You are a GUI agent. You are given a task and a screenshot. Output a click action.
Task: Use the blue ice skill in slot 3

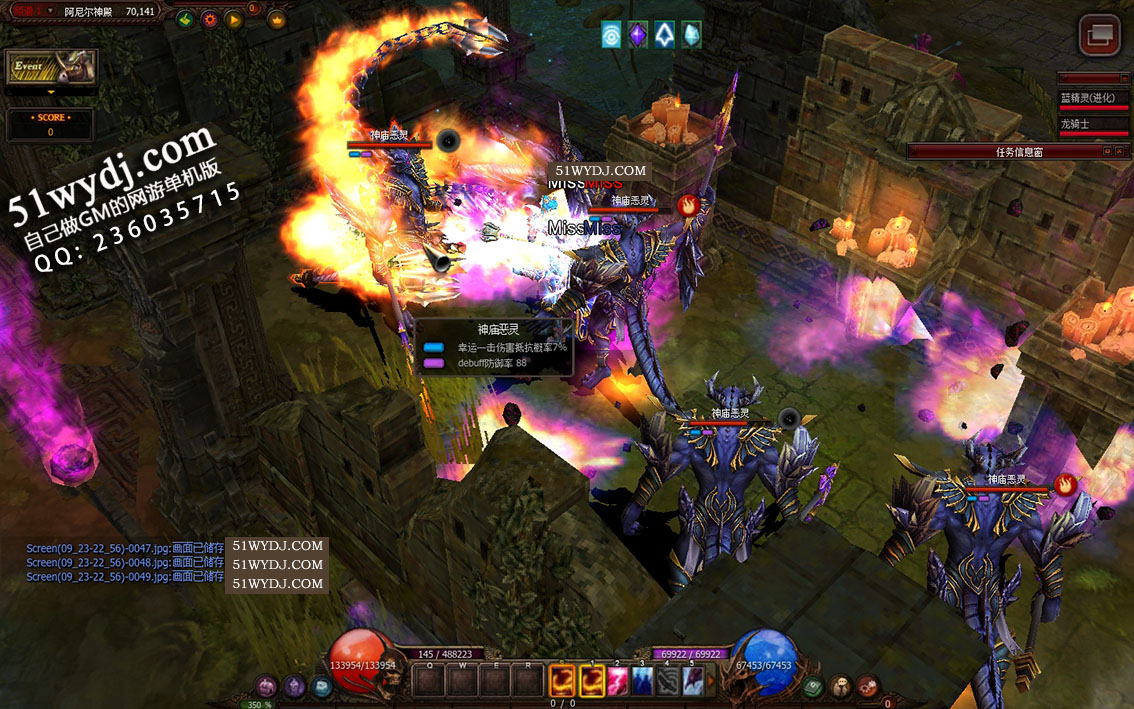coord(642,681)
